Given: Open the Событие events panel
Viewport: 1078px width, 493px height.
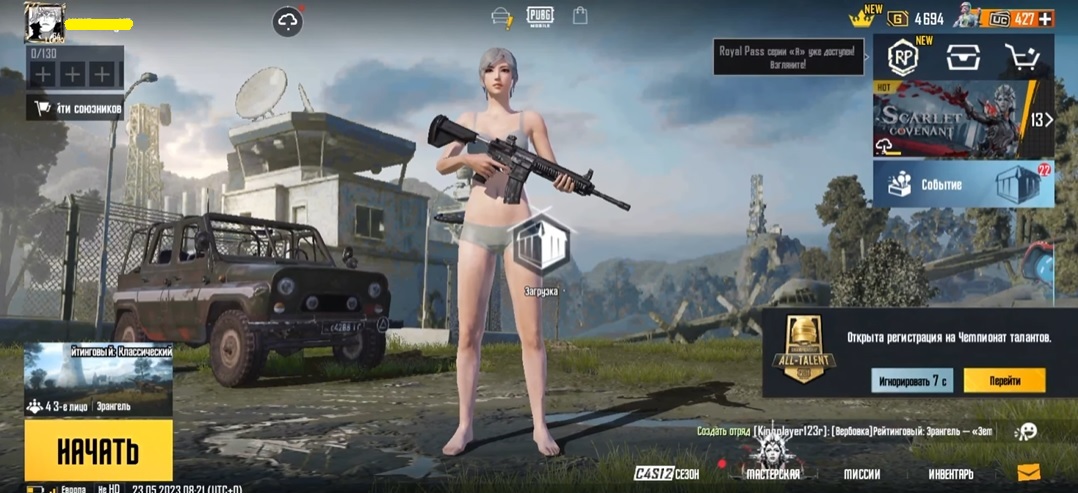Looking at the screenshot, I should [963, 184].
